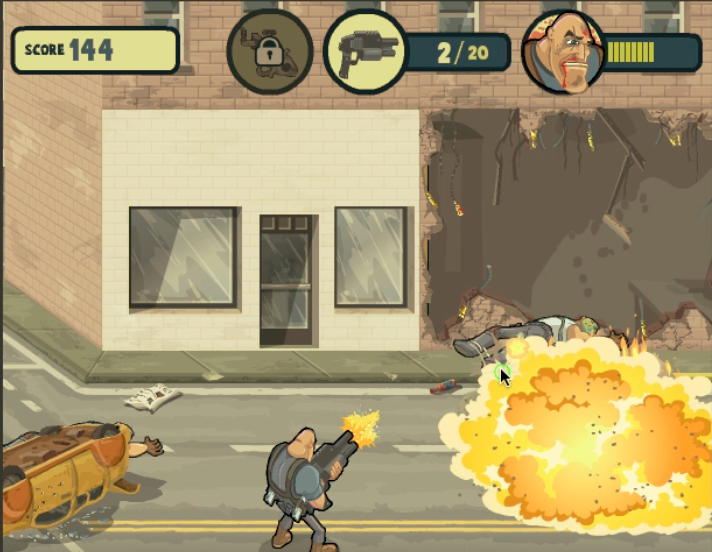Select the locked weapon slot

coord(269,52)
